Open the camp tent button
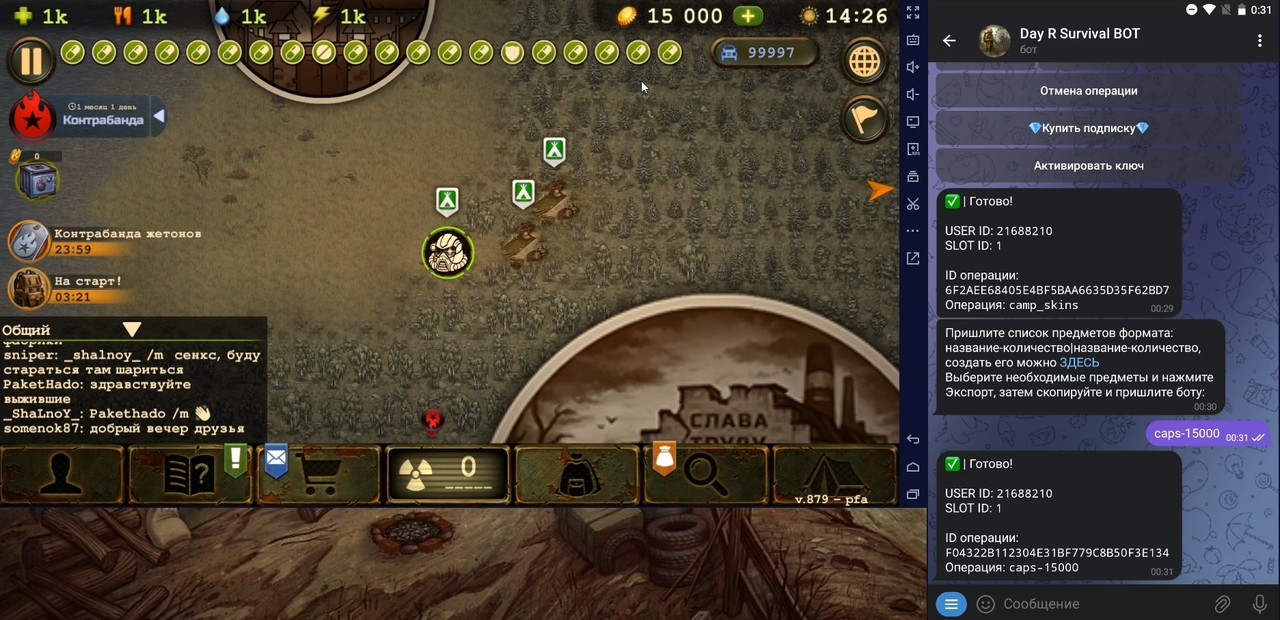The height and width of the screenshot is (620, 1280). pos(834,475)
